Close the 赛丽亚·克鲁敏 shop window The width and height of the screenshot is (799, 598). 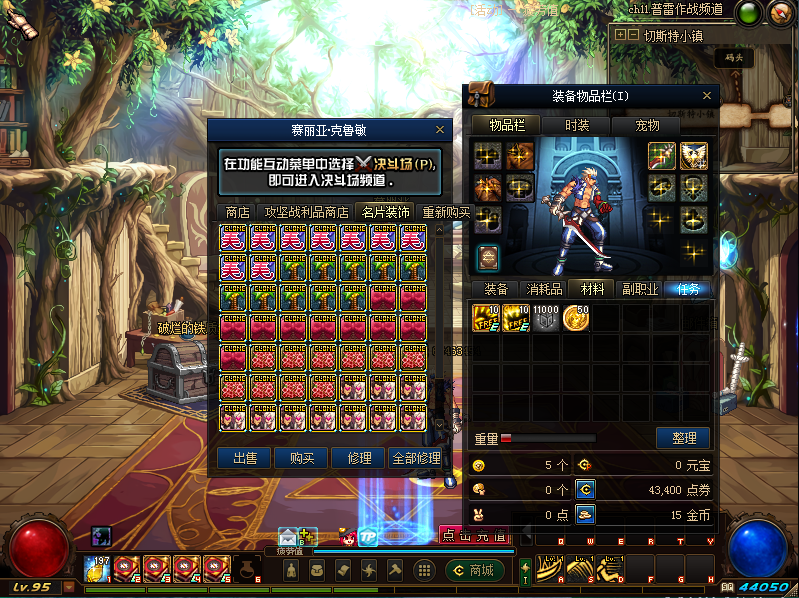[441, 129]
